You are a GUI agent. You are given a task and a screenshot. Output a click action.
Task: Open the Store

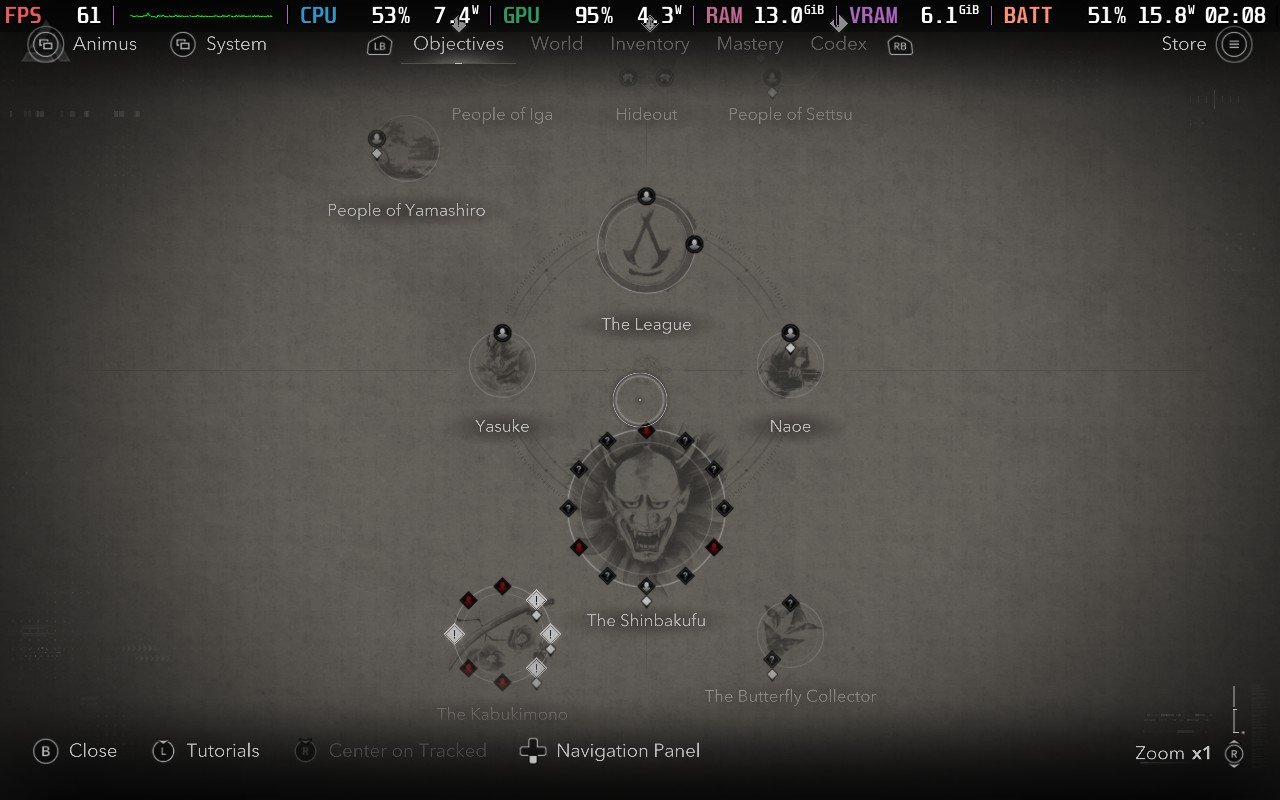click(x=1183, y=44)
